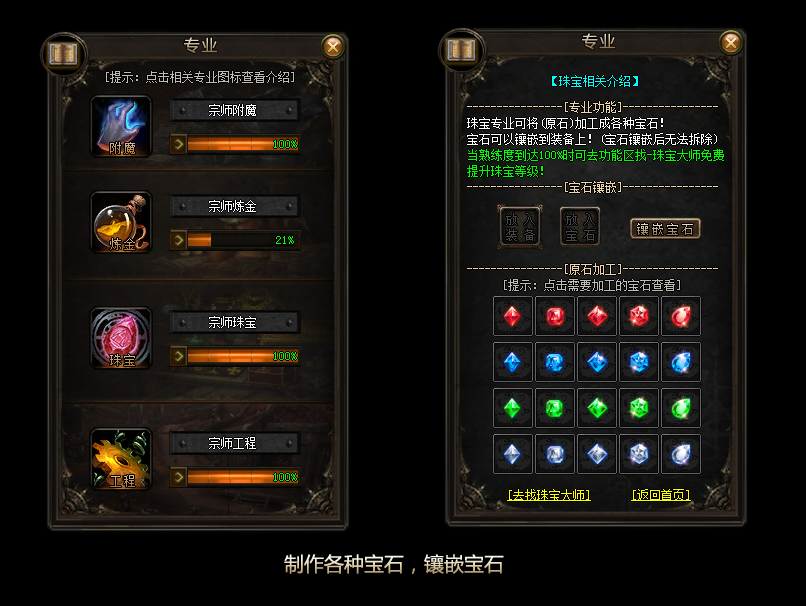Activate the 镶嵌宝石 button

[x=665, y=228]
